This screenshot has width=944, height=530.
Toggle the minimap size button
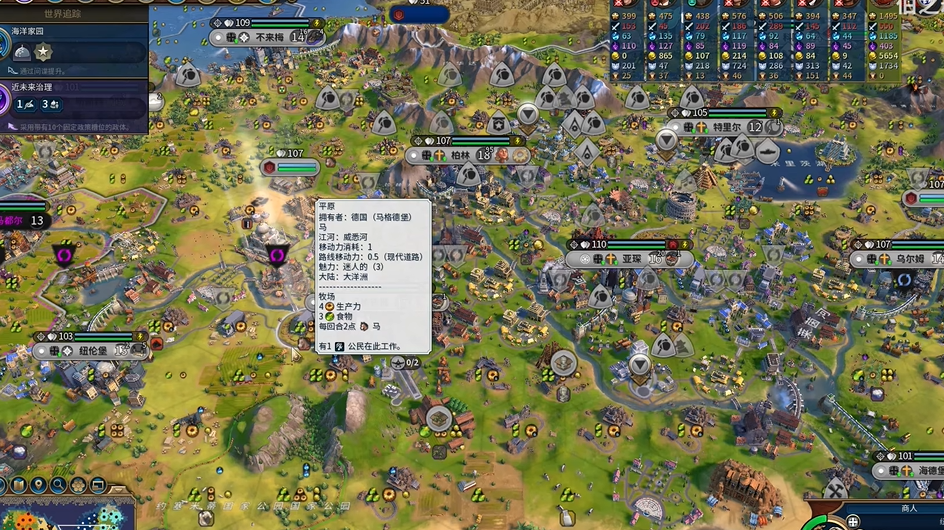pyautogui.click(x=99, y=485)
